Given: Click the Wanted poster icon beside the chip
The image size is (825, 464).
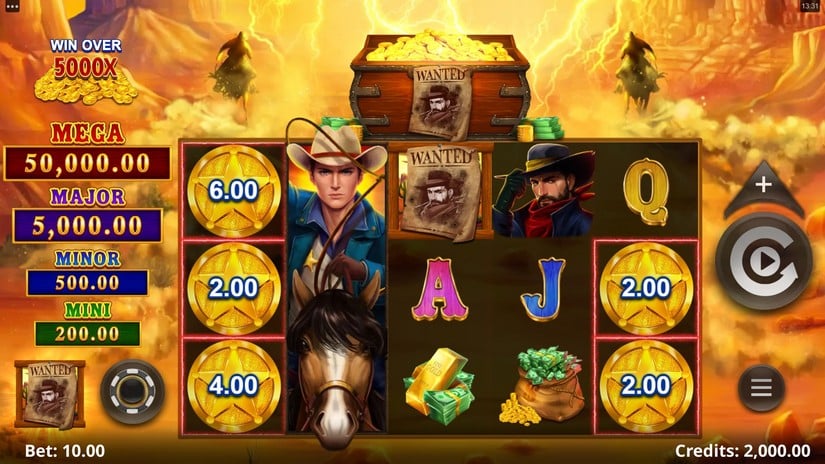Looking at the screenshot, I should (x=49, y=393).
